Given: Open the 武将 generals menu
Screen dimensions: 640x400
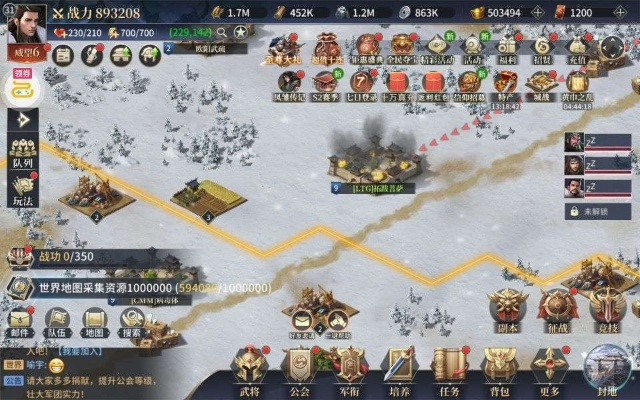Looking at the screenshot, I should click(x=248, y=366).
